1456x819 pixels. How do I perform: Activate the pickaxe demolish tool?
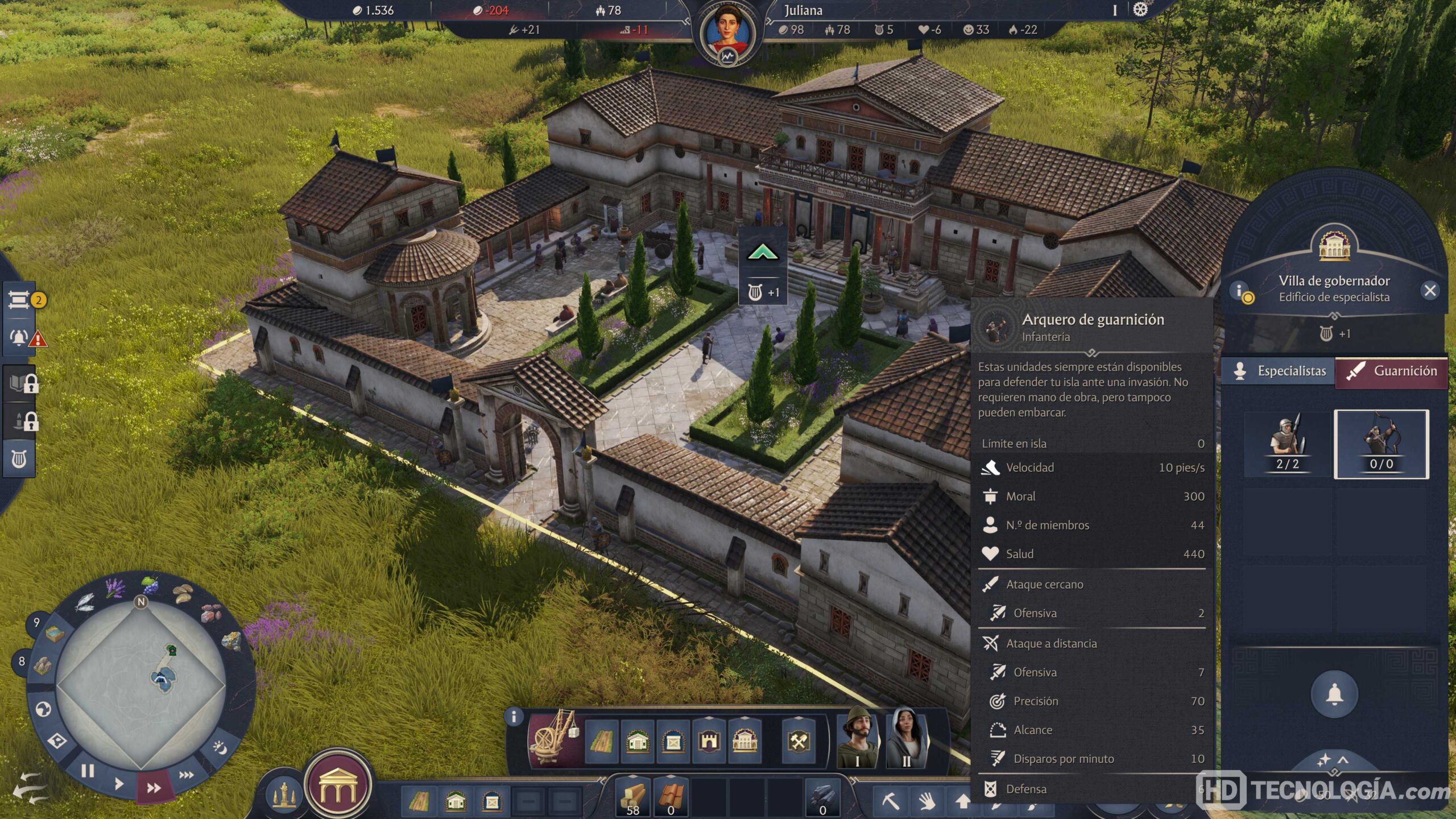(890, 801)
